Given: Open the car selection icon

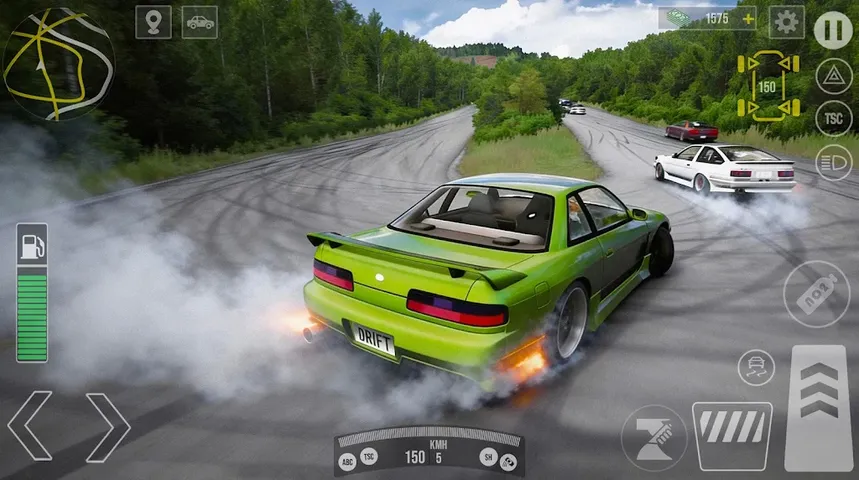Looking at the screenshot, I should 200,22.
